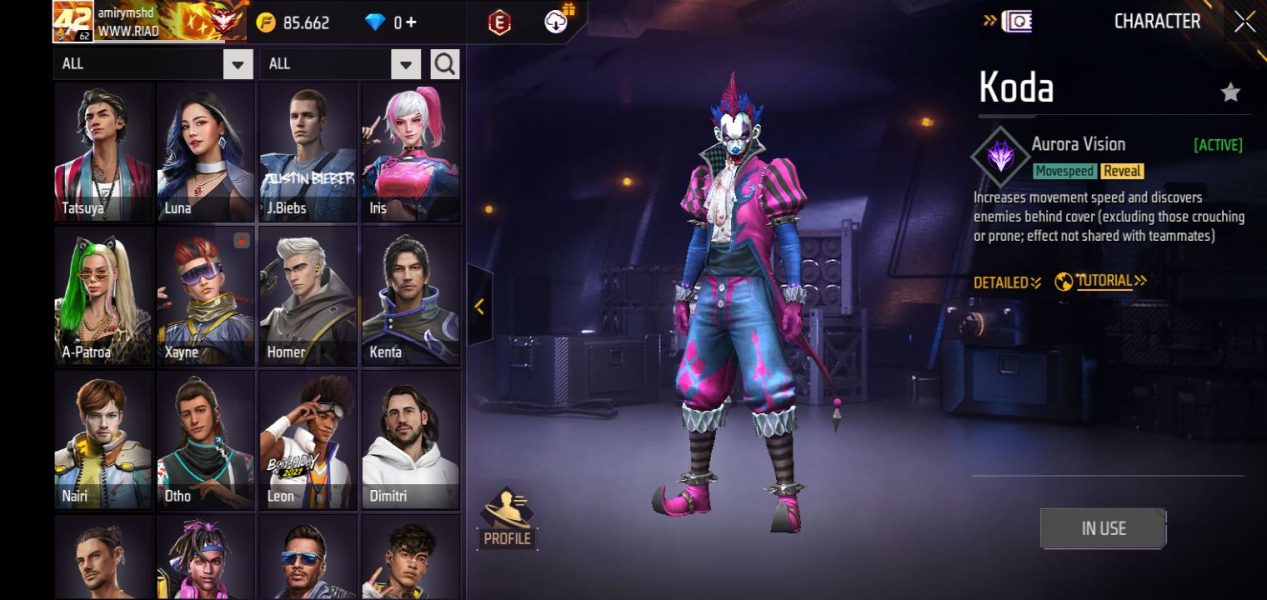
Task: Pick the J.Biebs character portrait
Action: [308, 152]
